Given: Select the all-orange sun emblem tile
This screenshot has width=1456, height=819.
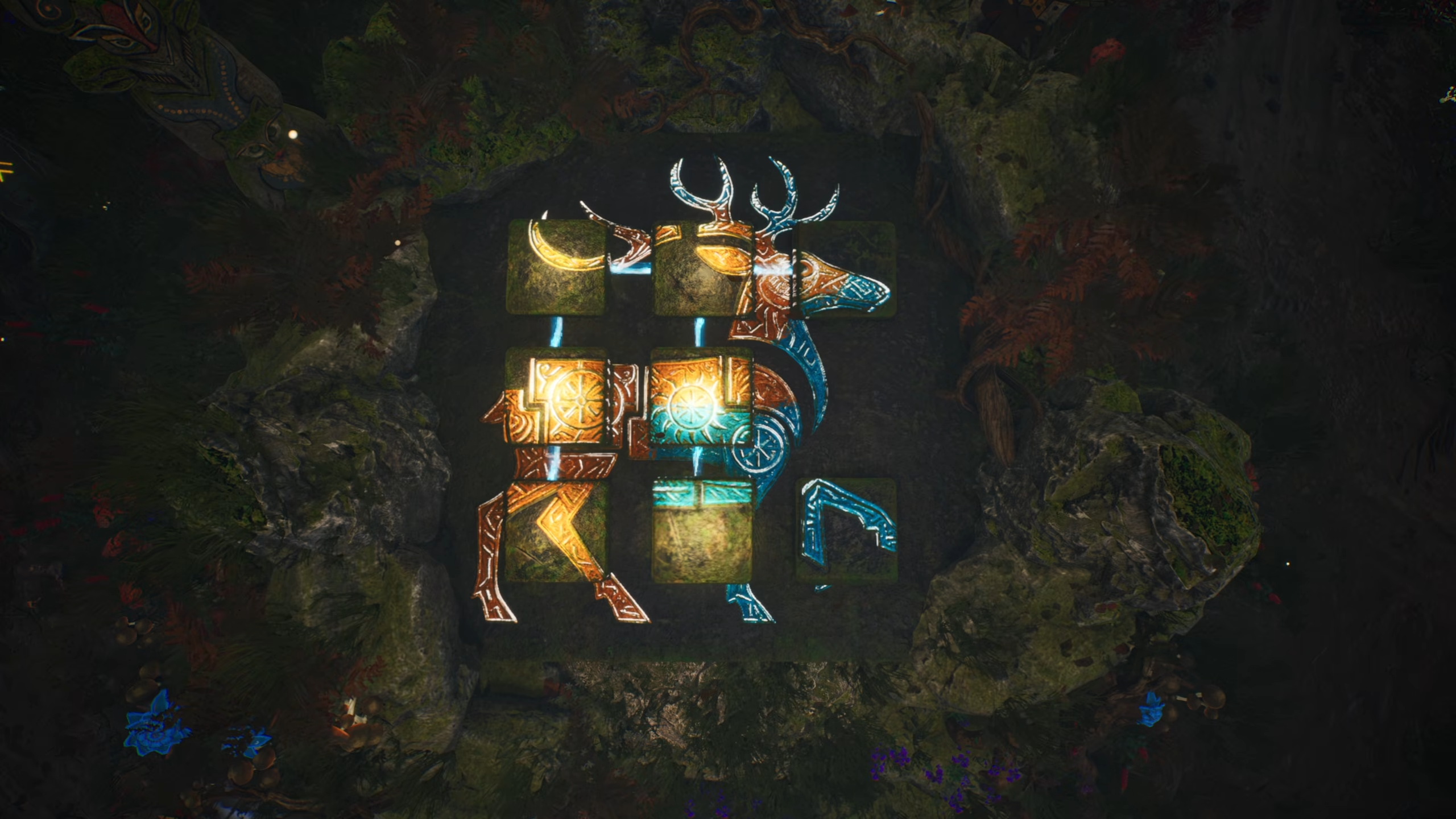Looking at the screenshot, I should click(555, 397).
